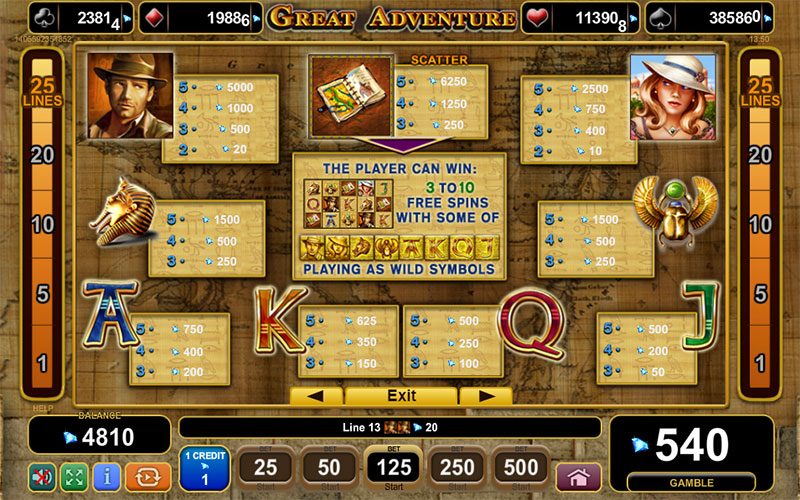Pick the 500 bet button

click(520, 467)
